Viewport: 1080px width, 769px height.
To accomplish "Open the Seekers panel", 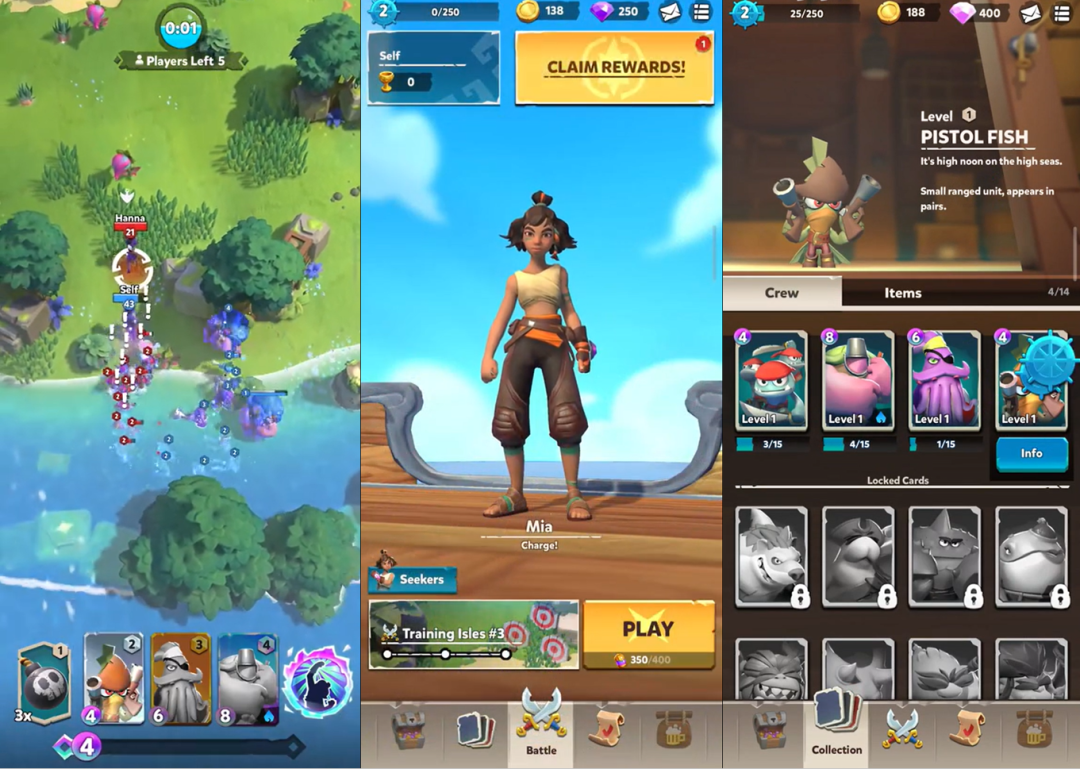I will coord(413,578).
